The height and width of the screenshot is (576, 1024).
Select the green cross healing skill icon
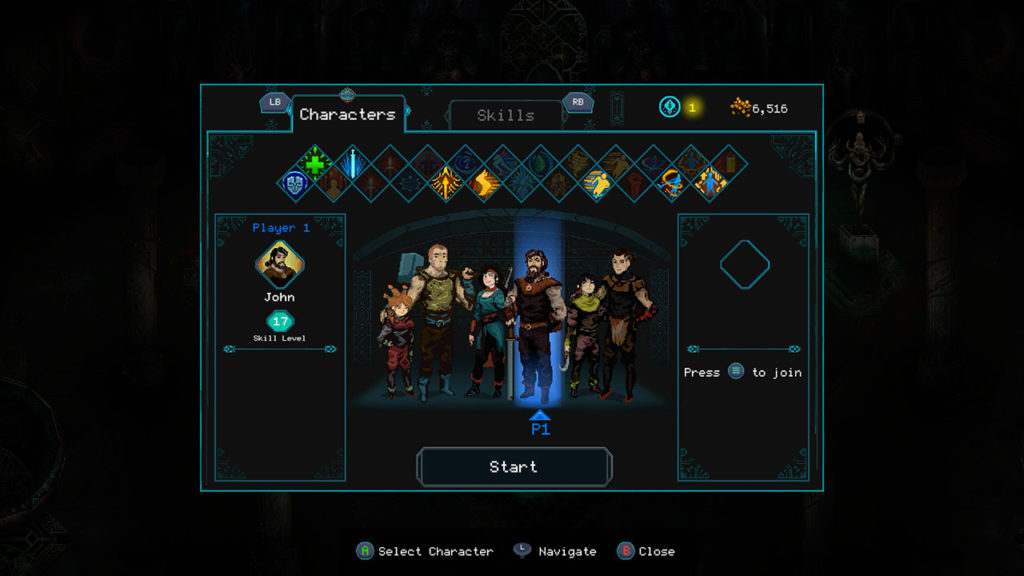(x=315, y=162)
